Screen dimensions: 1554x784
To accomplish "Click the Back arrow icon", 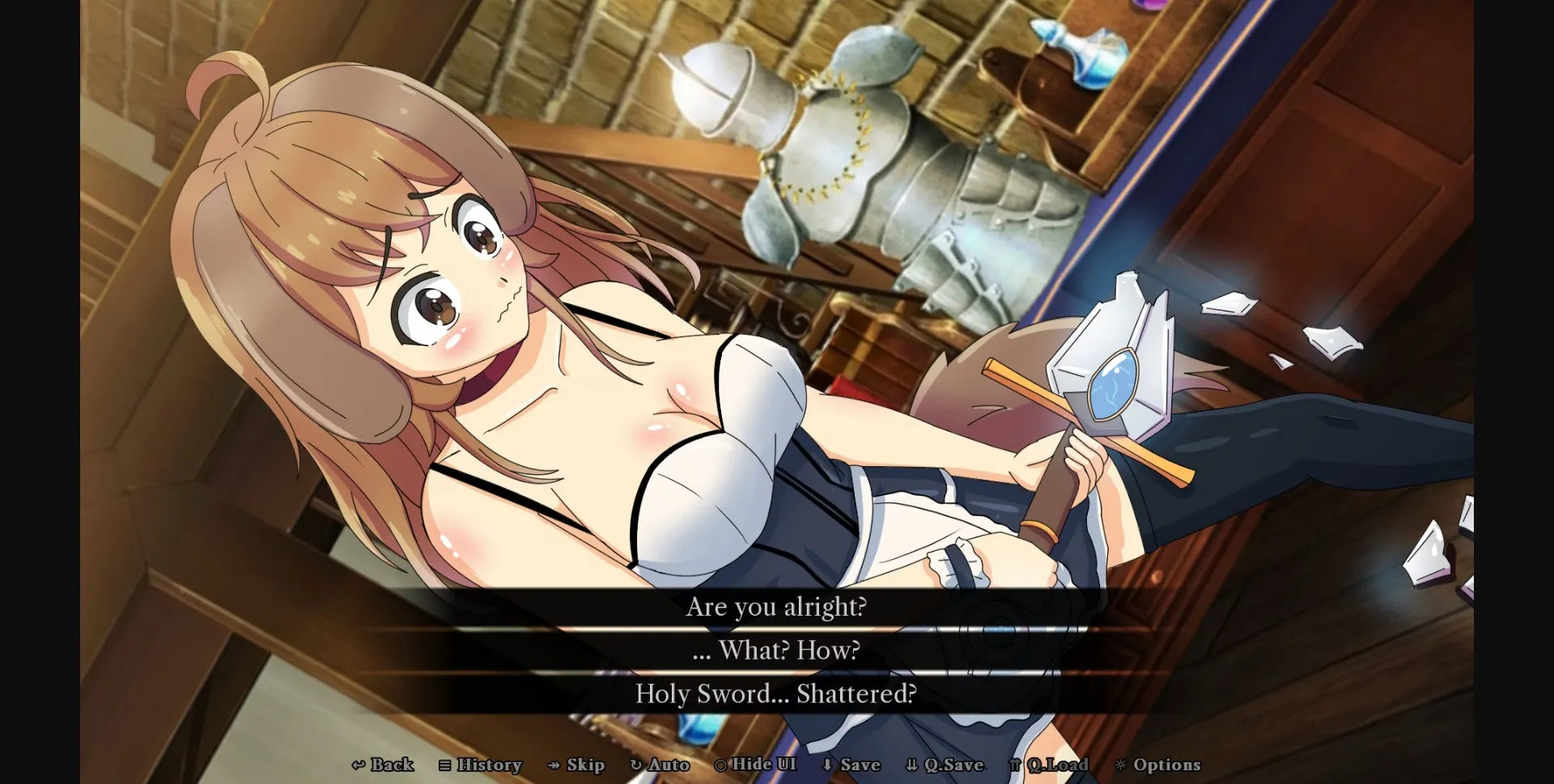I will coord(358,765).
